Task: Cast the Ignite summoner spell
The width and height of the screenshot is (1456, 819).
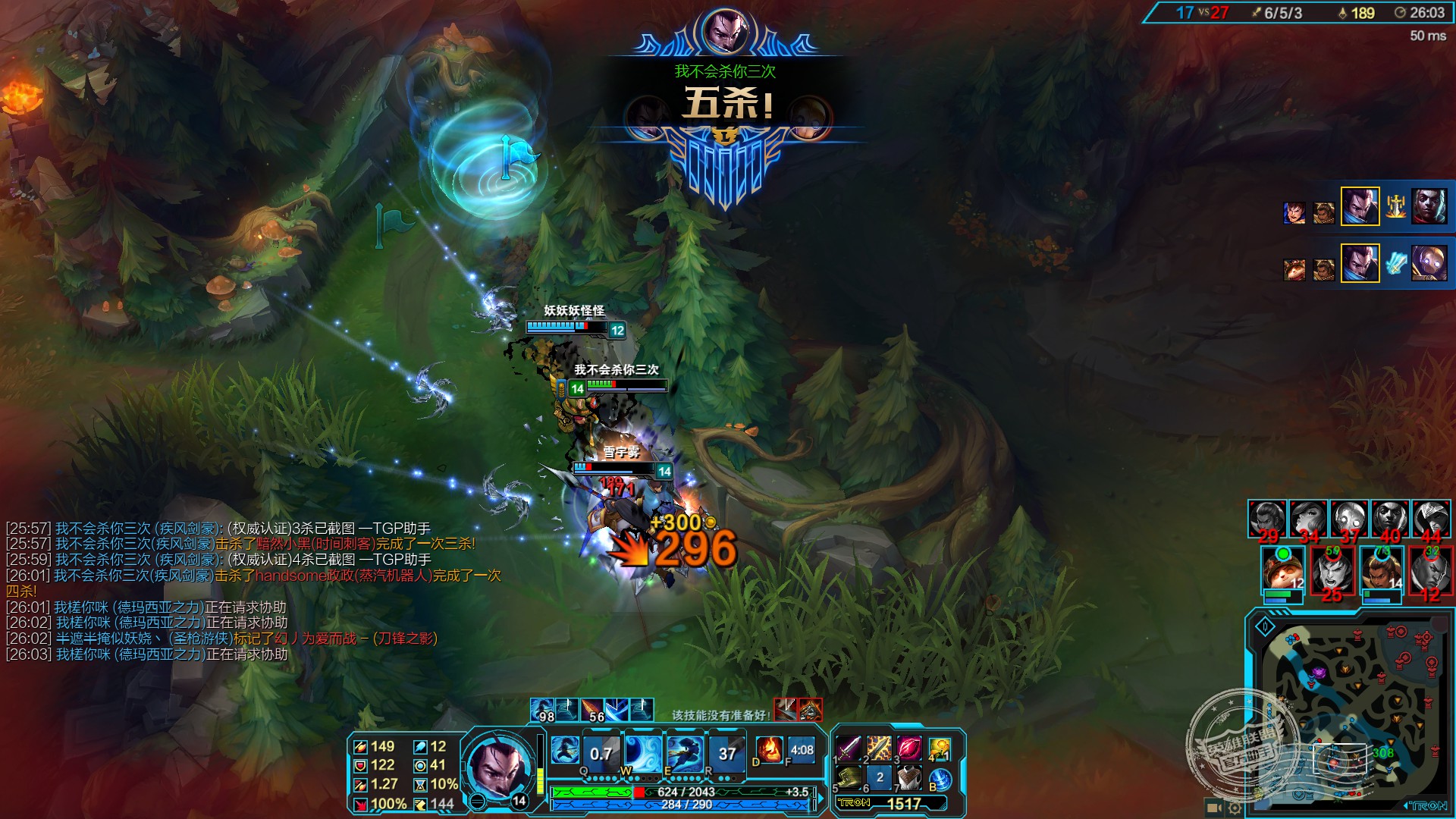Action: click(x=769, y=750)
